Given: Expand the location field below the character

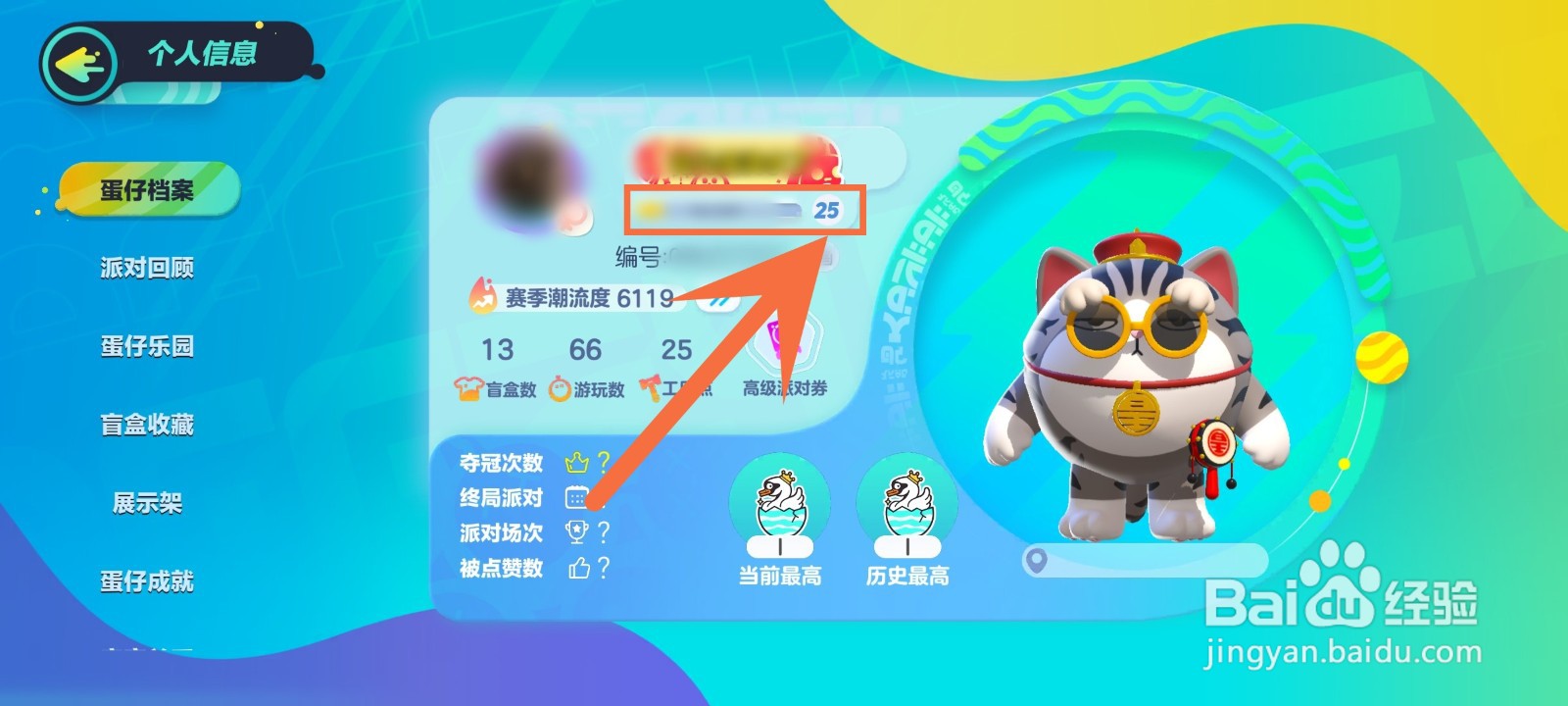Looking at the screenshot, I should pos(1147,562).
